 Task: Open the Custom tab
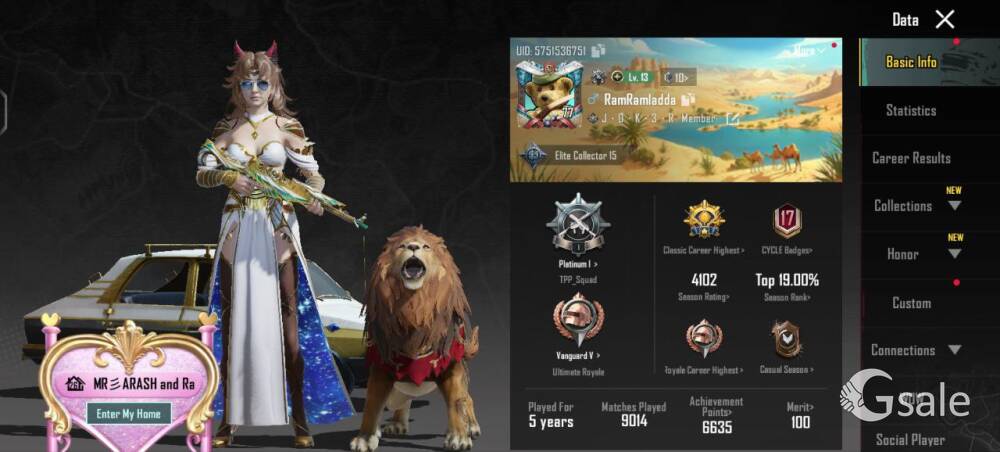(x=911, y=303)
